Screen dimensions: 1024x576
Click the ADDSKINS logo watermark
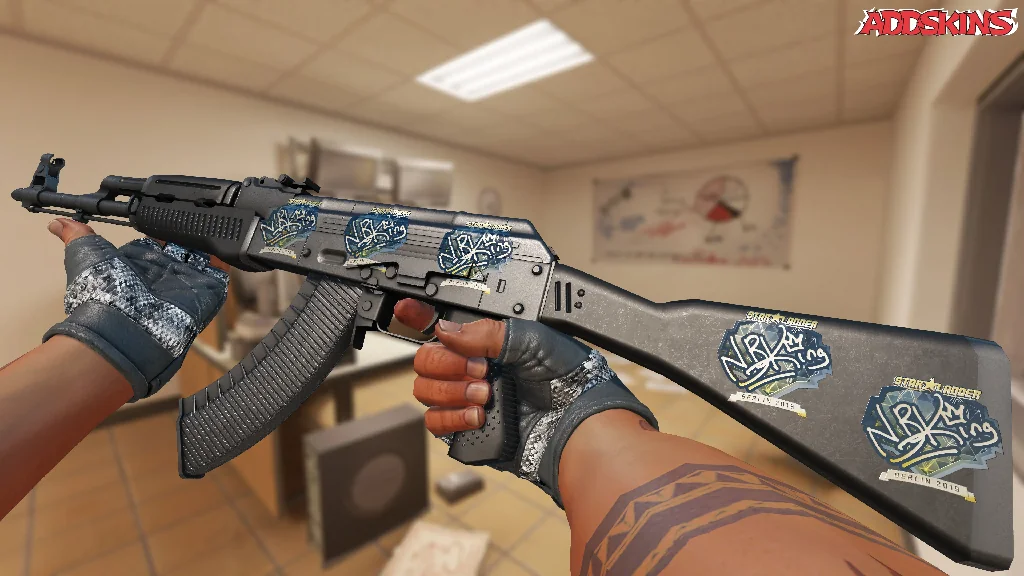click(939, 23)
